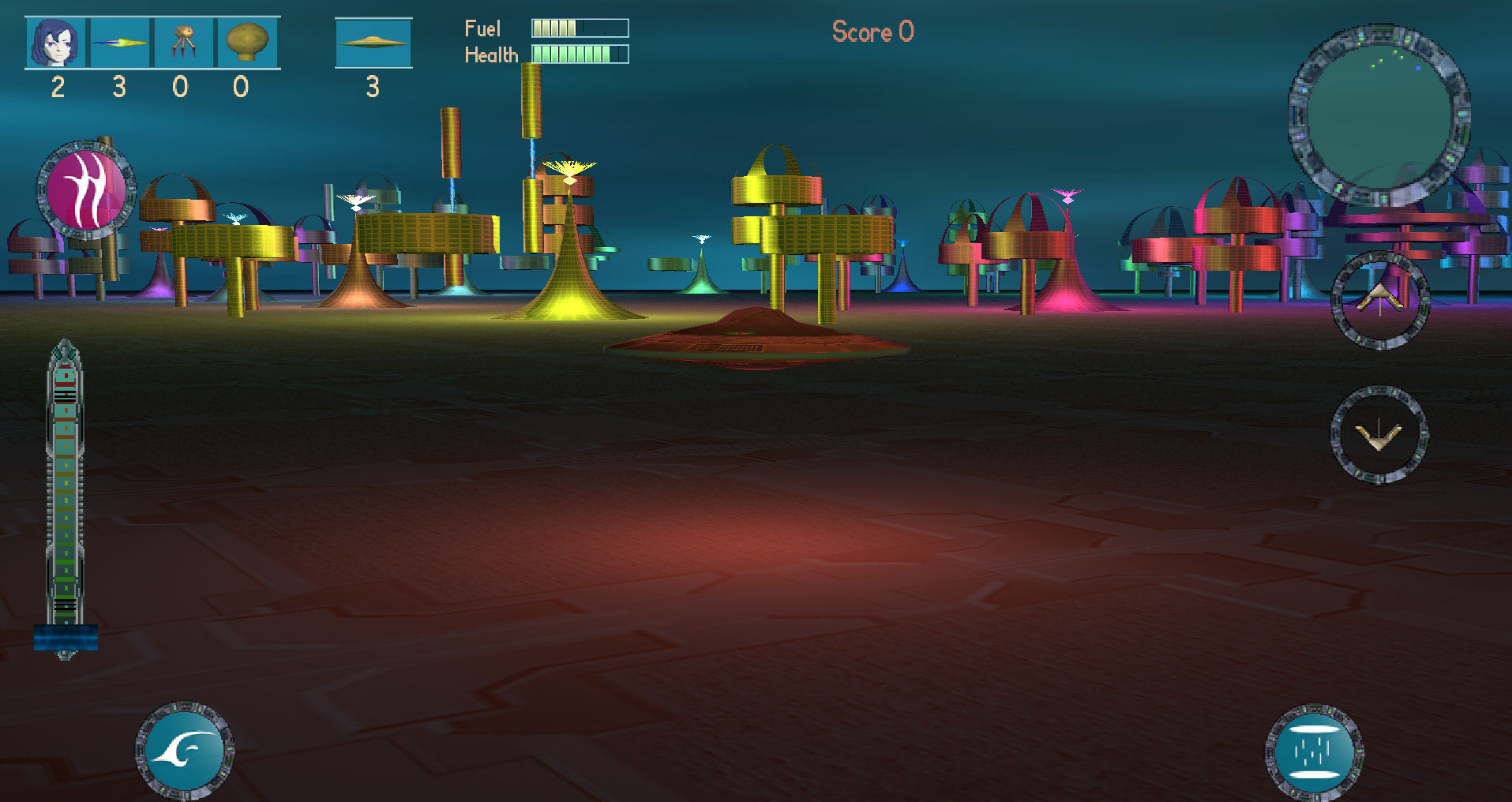
Task: Click the upward arrow ascend button
Action: click(x=1379, y=300)
